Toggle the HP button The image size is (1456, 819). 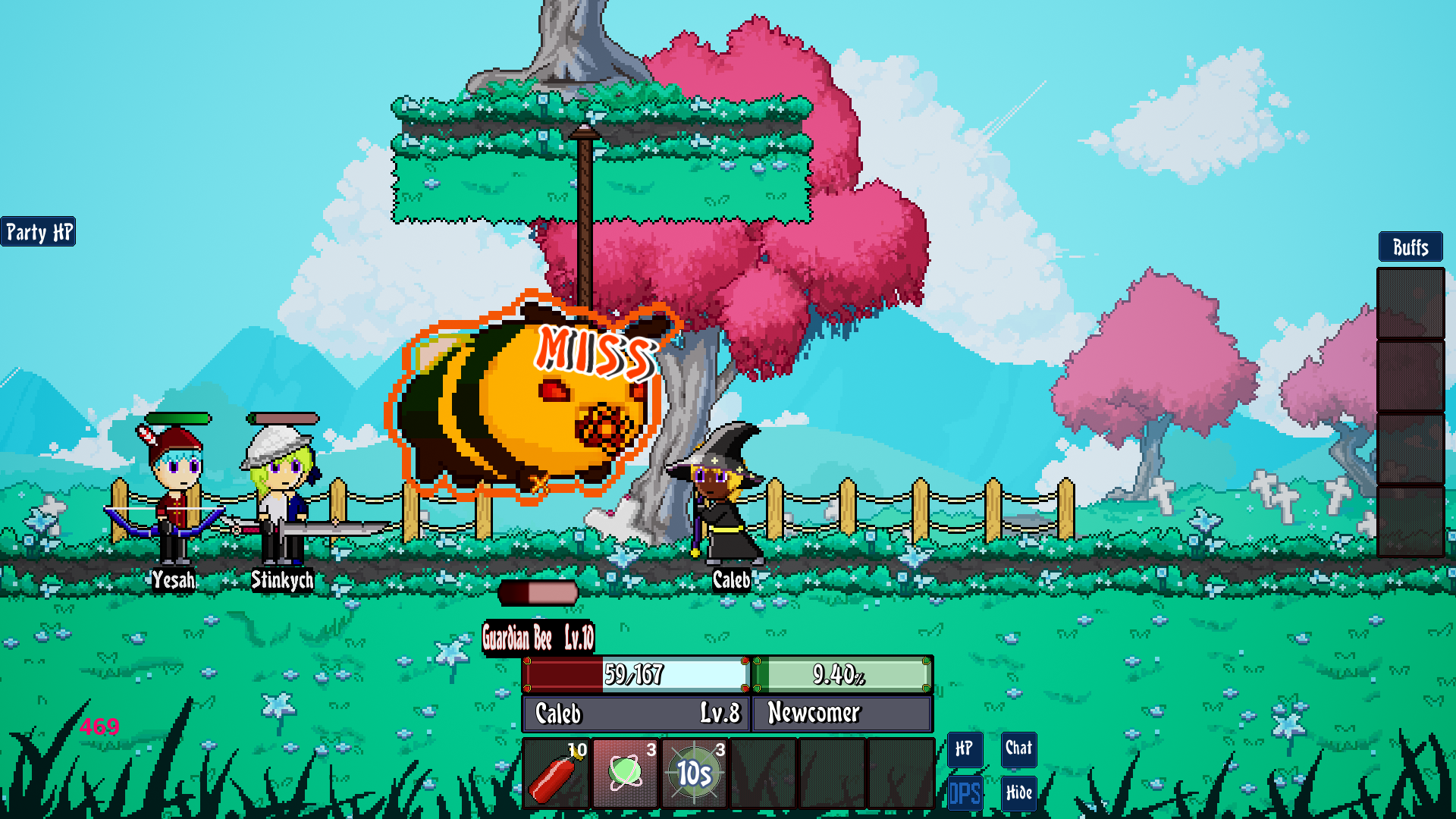pyautogui.click(x=965, y=749)
